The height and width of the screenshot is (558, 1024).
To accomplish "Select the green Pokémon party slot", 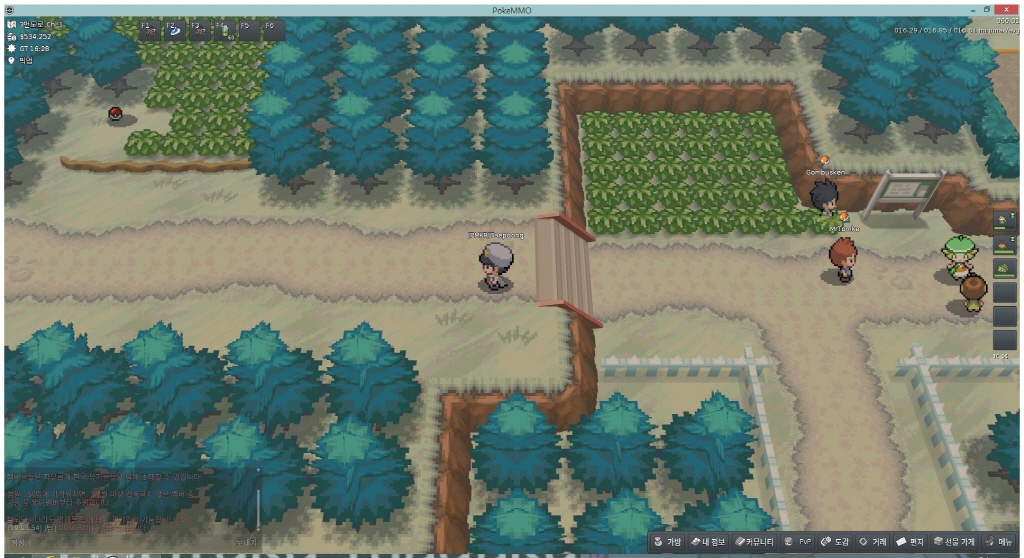I will [x=1004, y=268].
